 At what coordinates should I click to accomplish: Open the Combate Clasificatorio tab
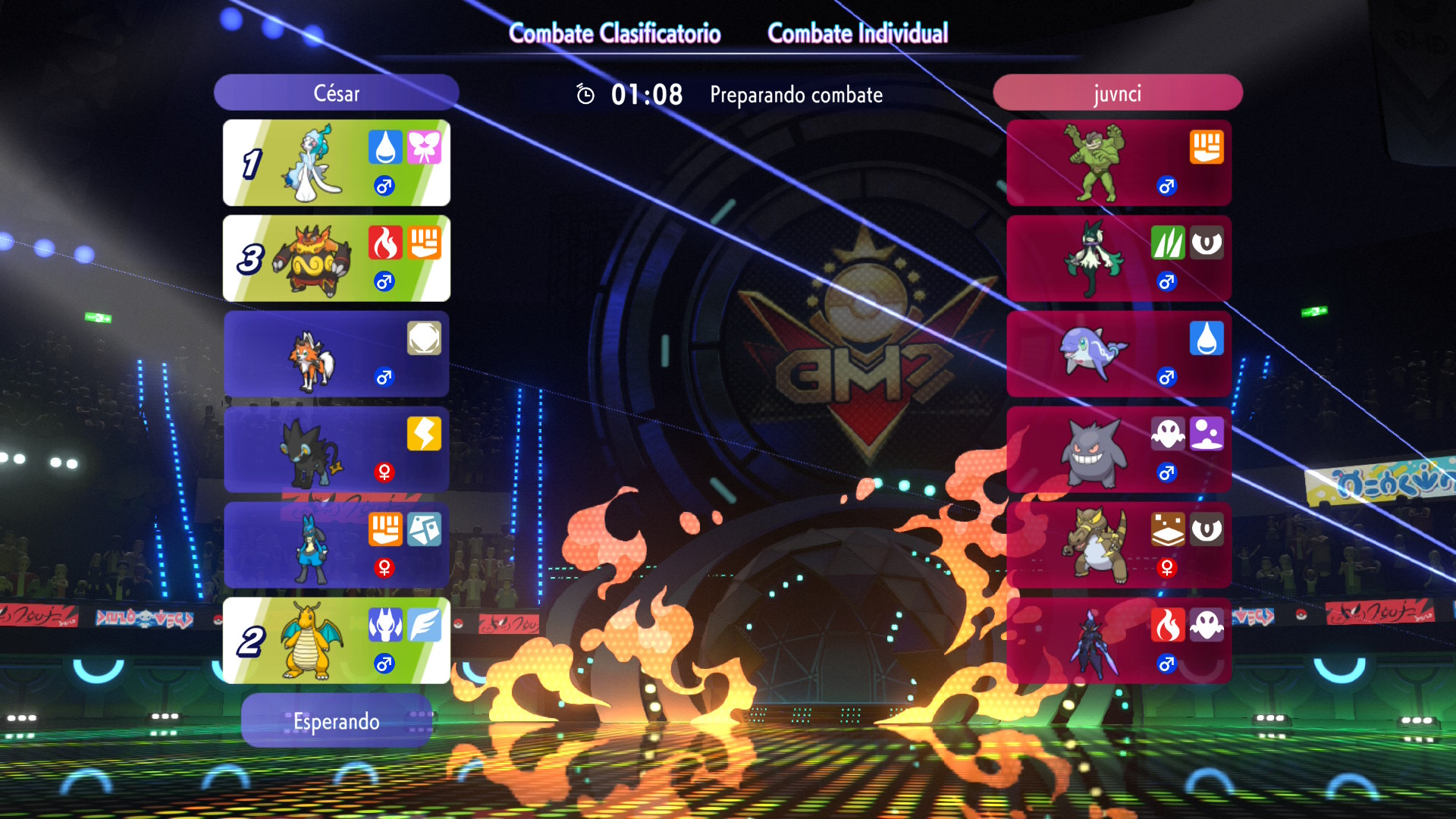pos(616,33)
